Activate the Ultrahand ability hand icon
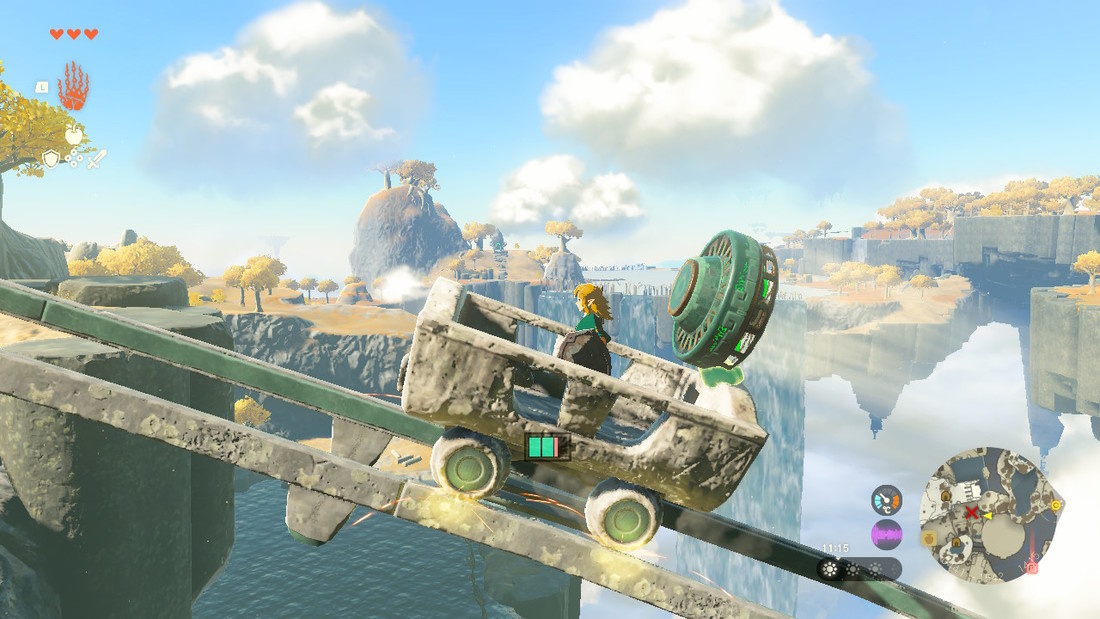 (x=73, y=87)
